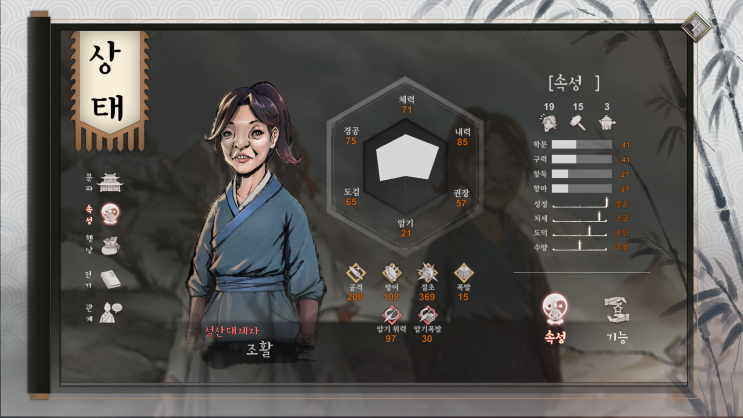Click the cooking pot icon under 속성 header
This screenshot has width=743, height=418.
tap(606, 123)
